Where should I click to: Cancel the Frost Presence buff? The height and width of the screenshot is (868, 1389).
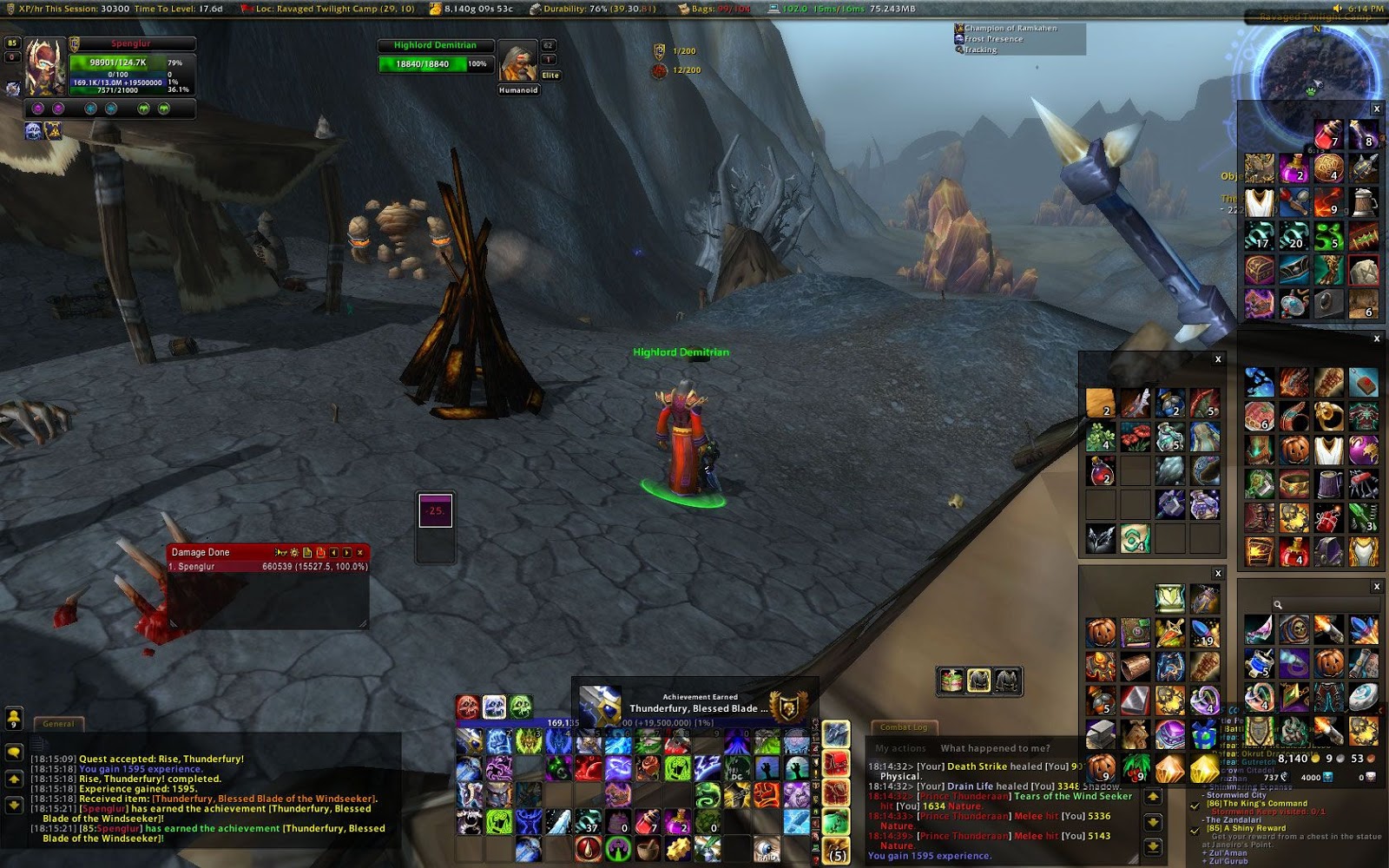pyautogui.click(x=958, y=39)
